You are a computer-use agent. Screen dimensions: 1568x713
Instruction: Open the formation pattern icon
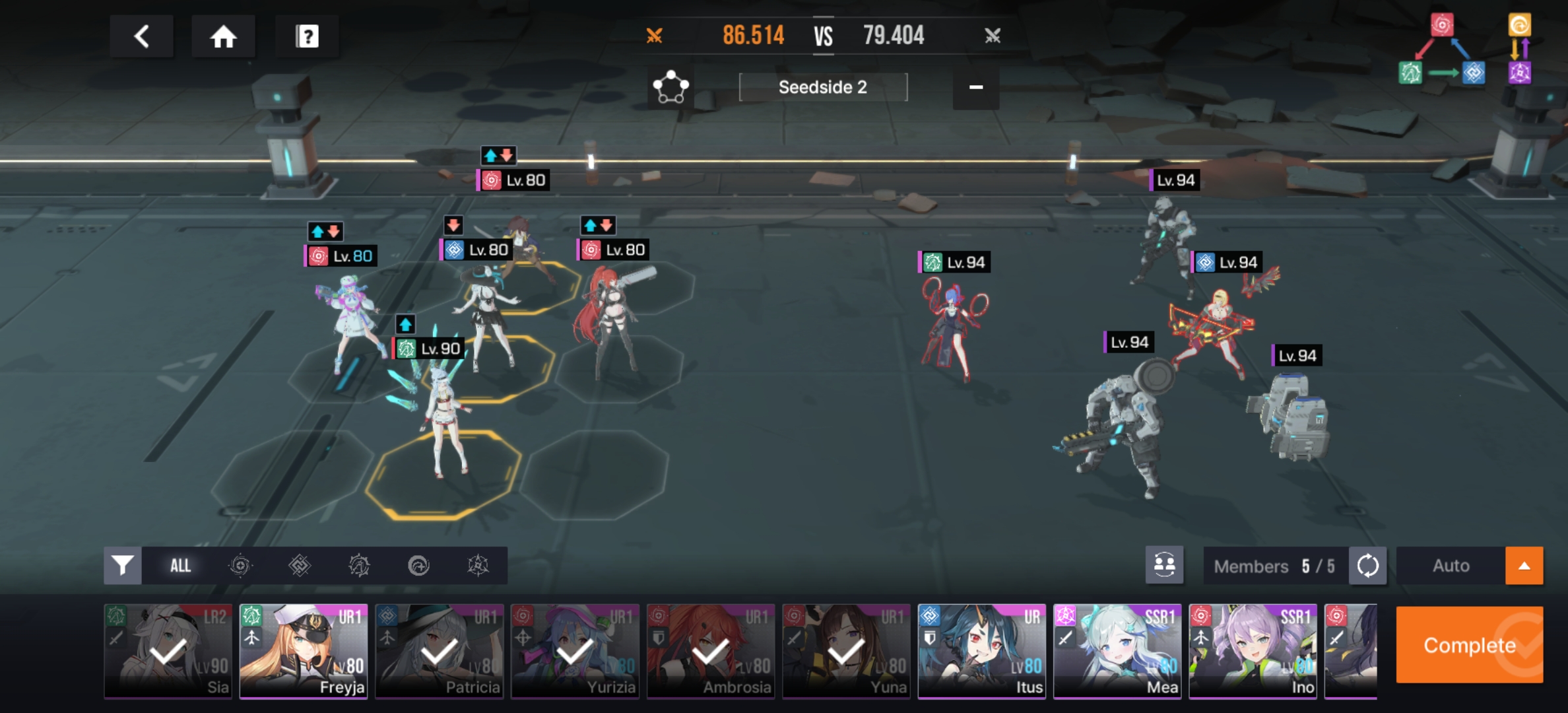[670, 87]
